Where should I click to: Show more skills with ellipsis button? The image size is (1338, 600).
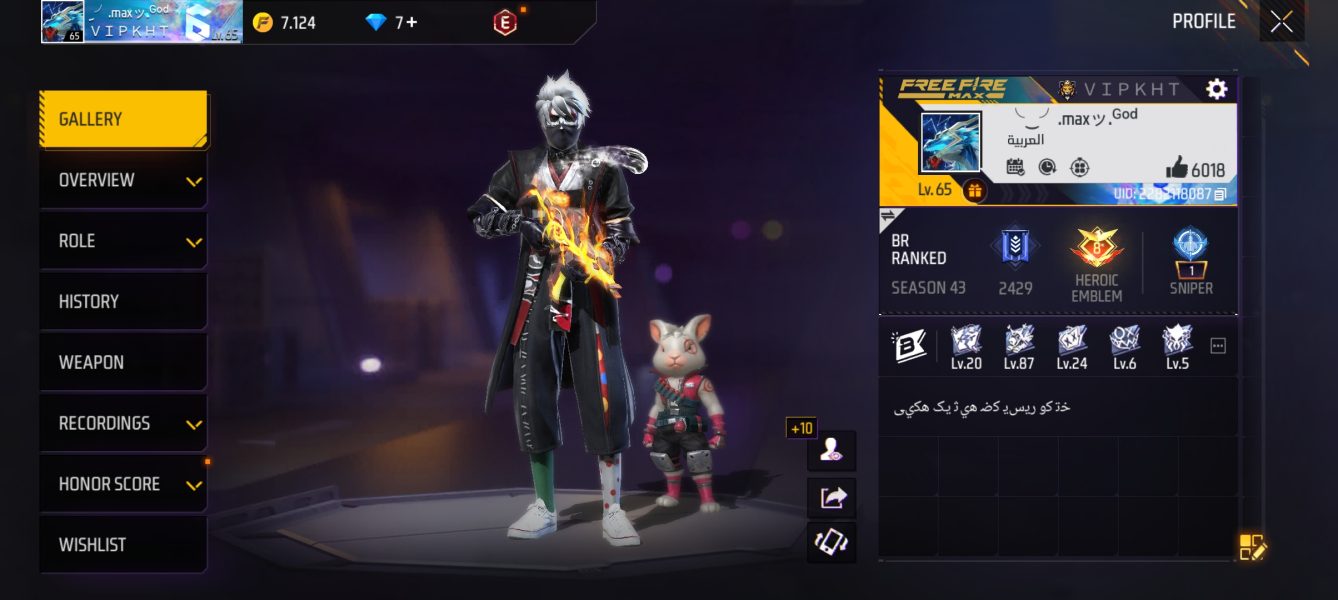click(x=1217, y=346)
